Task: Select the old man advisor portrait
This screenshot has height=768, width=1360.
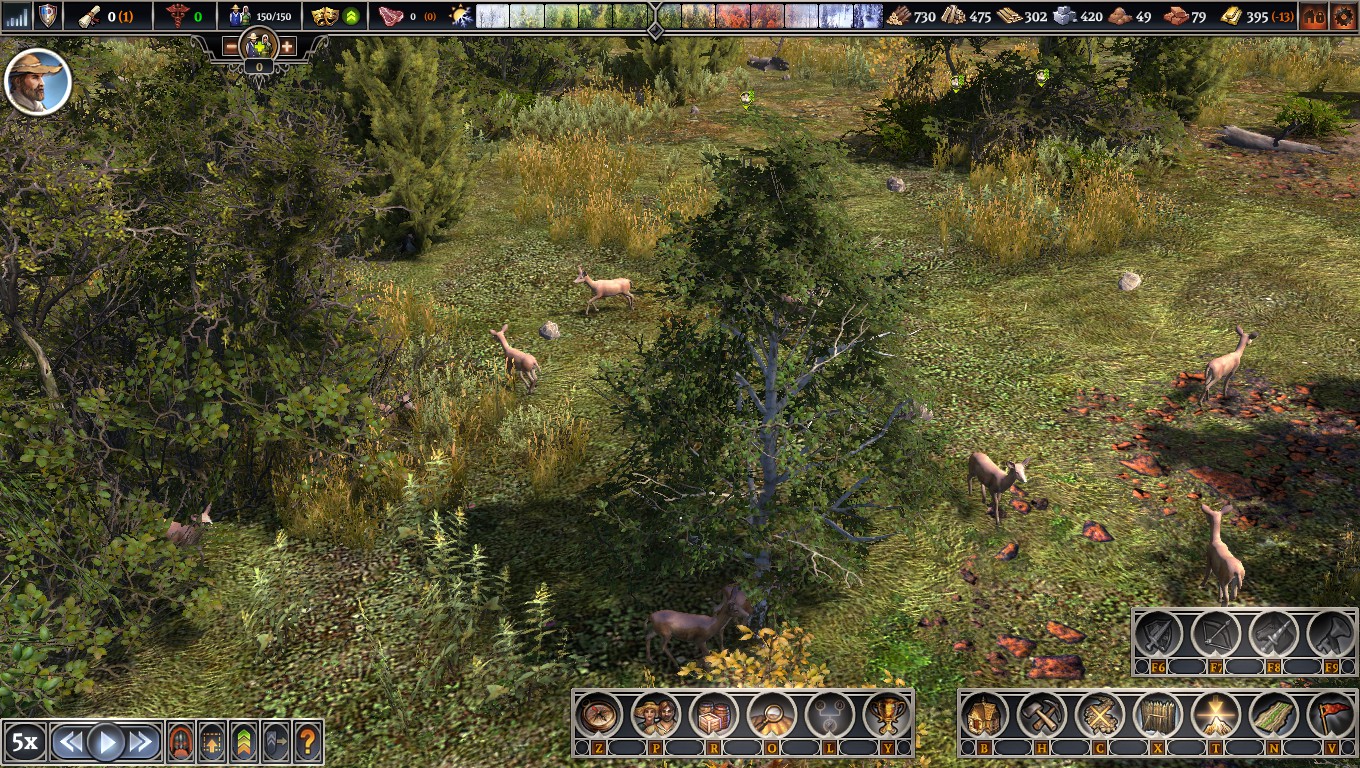Action: (38, 82)
